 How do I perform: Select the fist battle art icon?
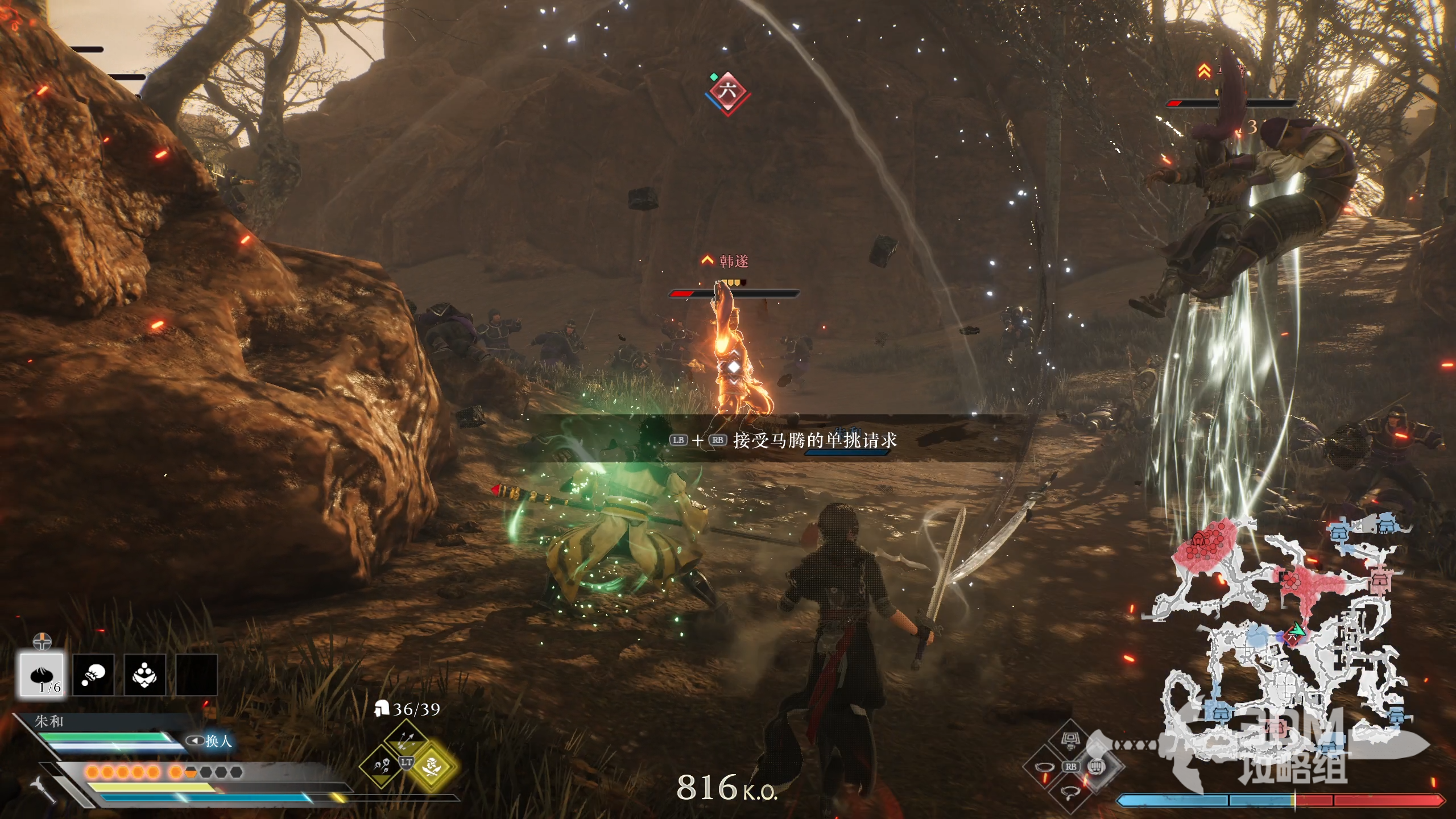pos(1097,767)
